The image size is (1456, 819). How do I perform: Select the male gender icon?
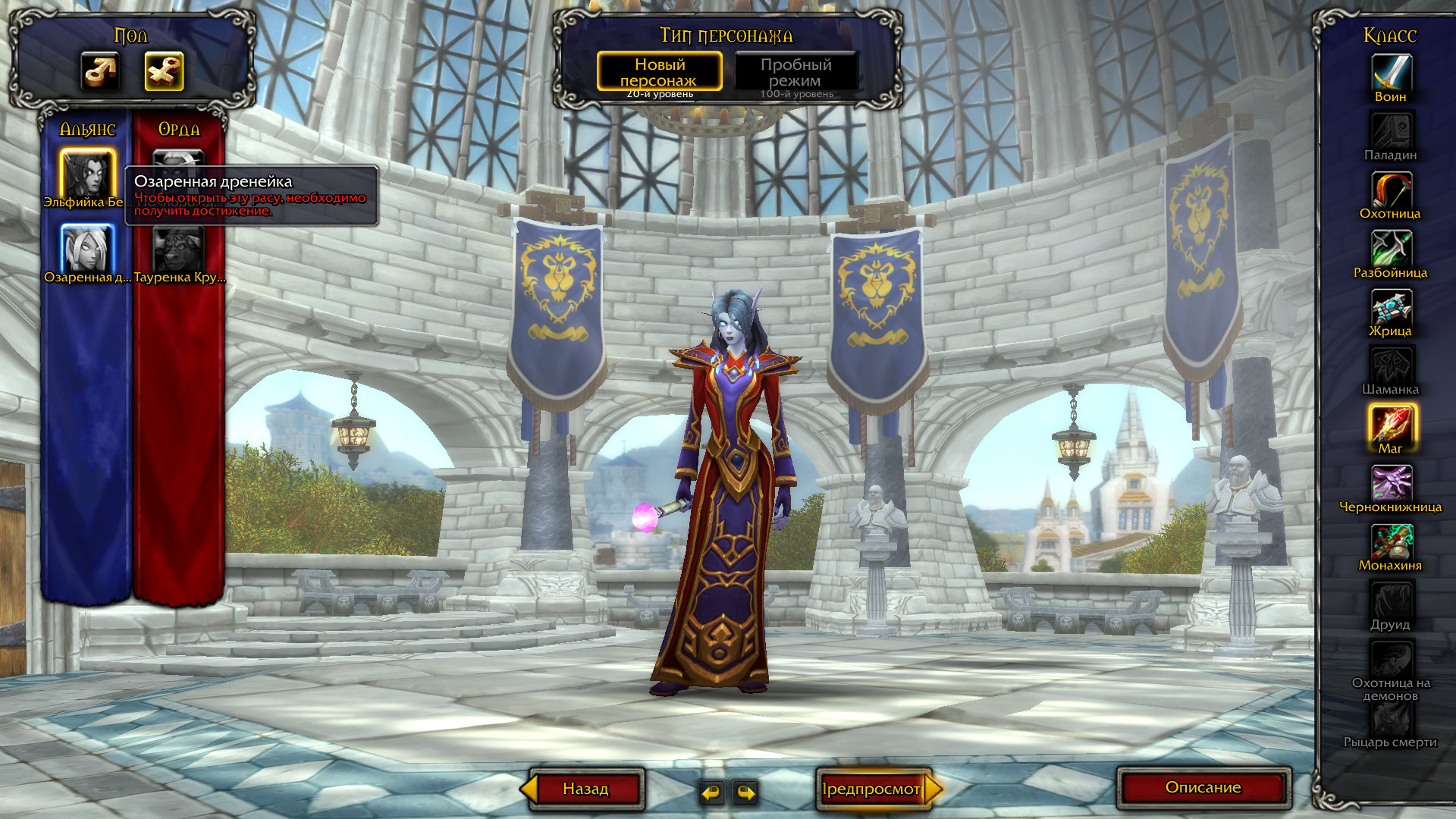(100, 72)
